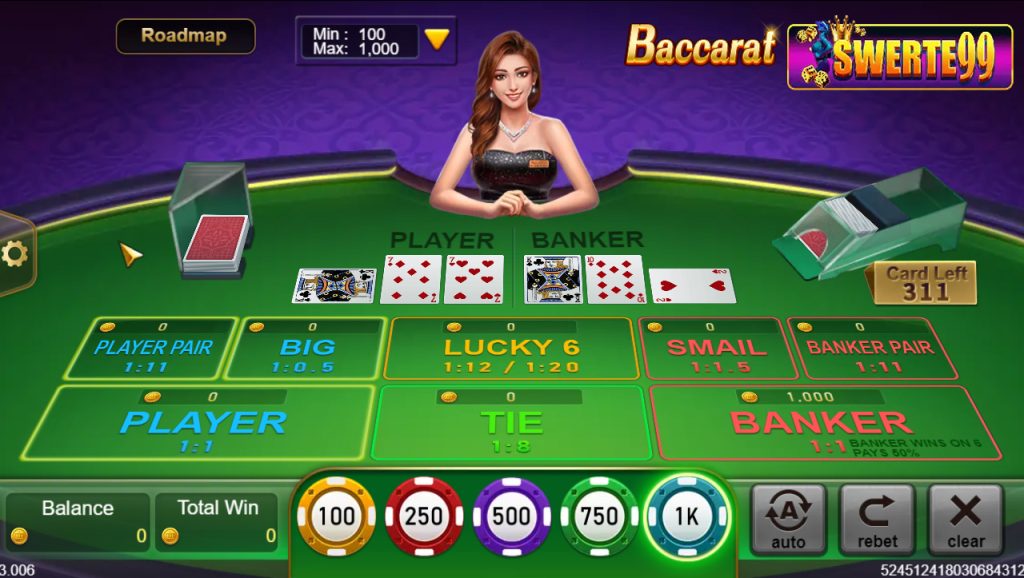1024x578 pixels.
Task: Choose the red 250 chip
Action: [x=424, y=516]
